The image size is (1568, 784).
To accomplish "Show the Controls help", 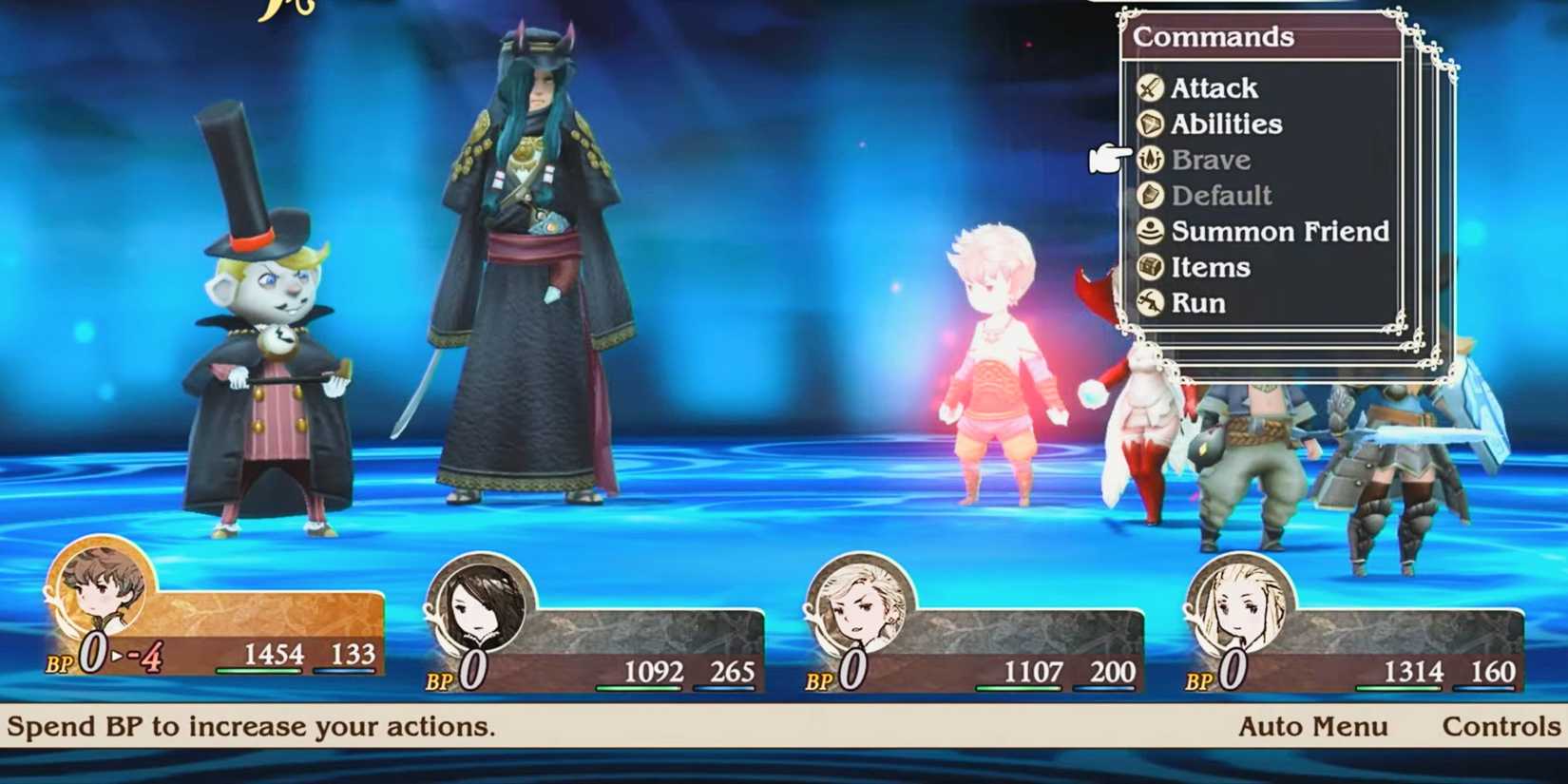I will tap(1501, 727).
